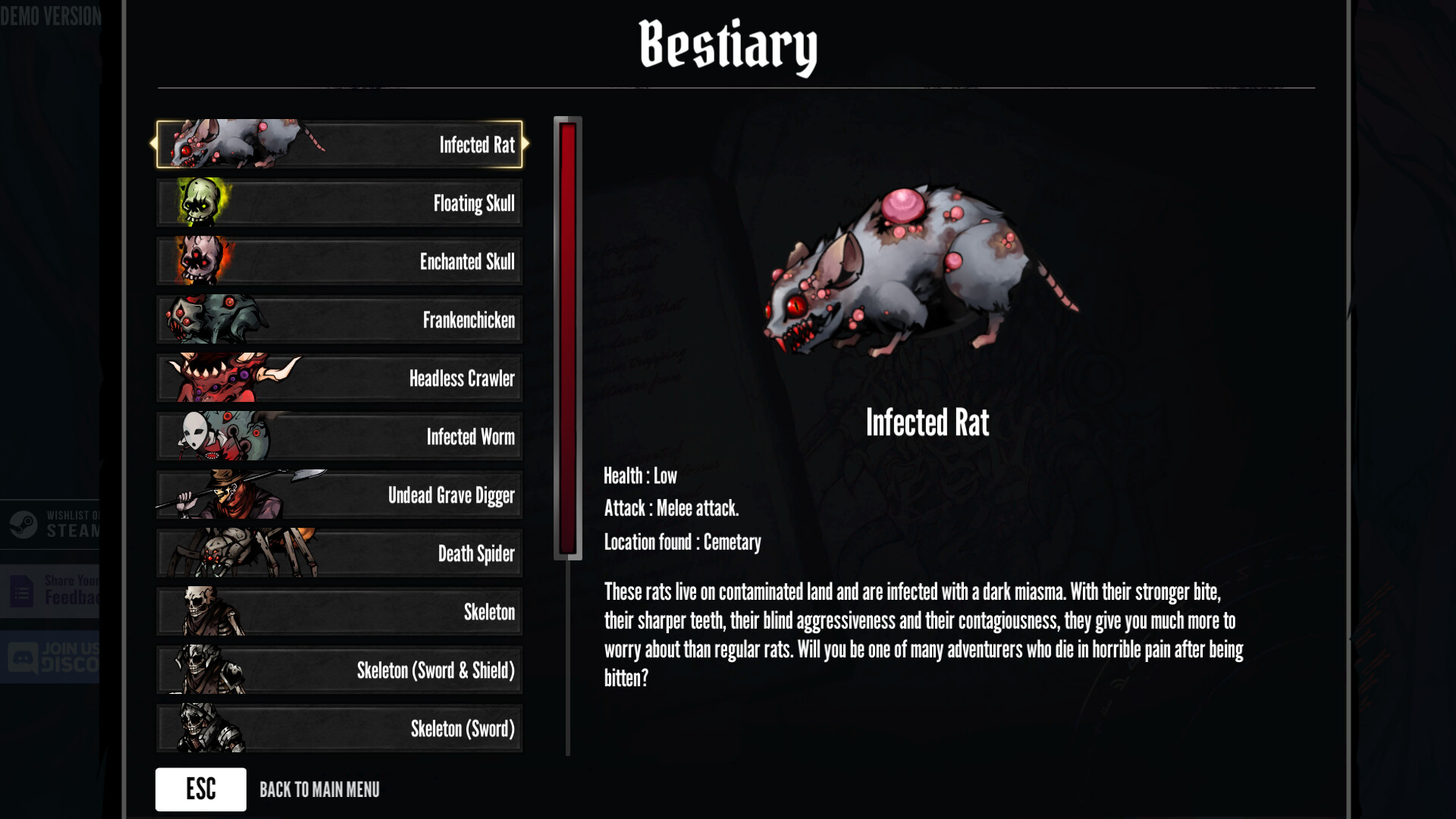The height and width of the screenshot is (819, 1456).
Task: Open the Skeleton (Sword) entry
Action: 339,729
